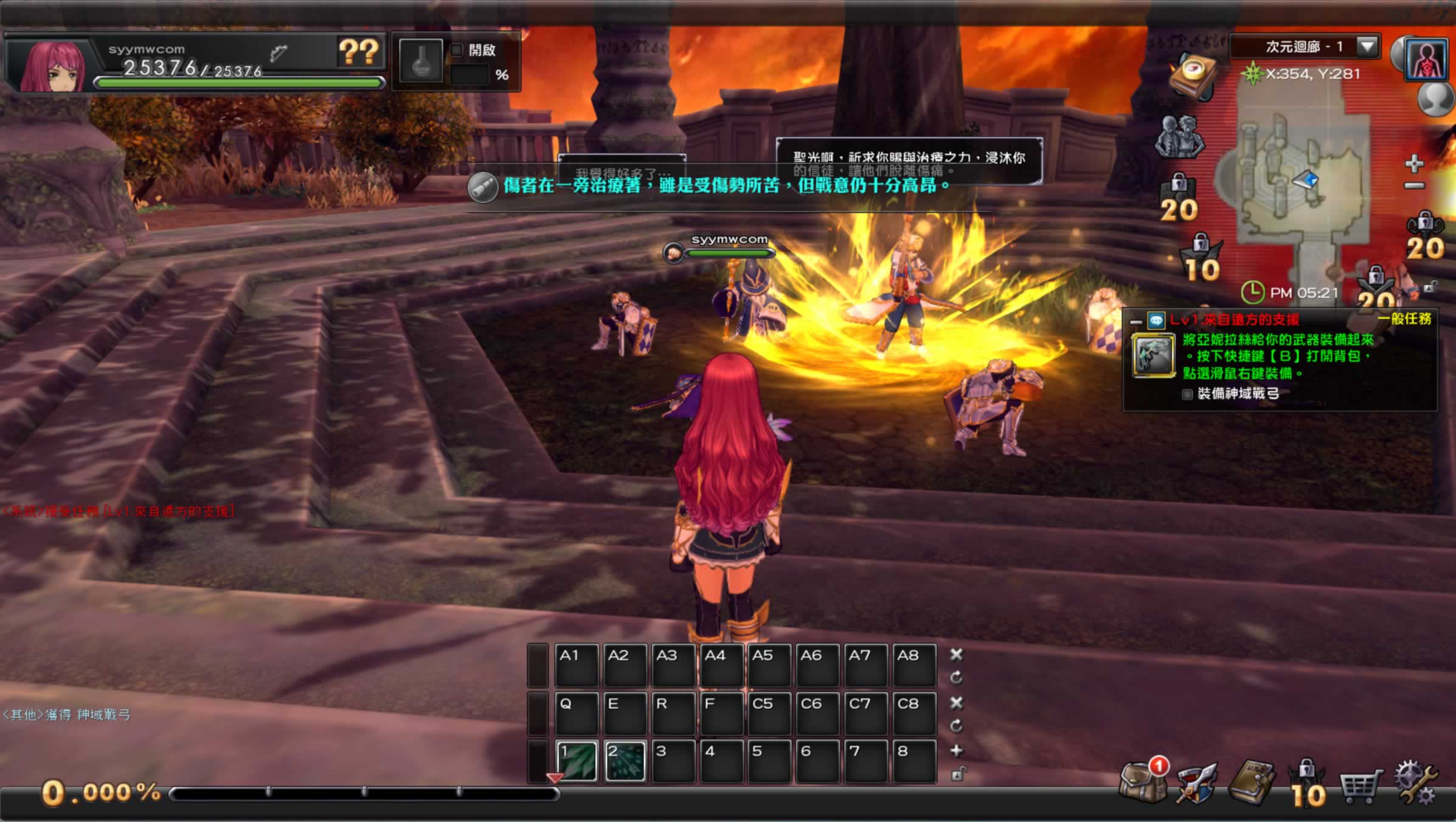Zoom out the minimap with minus button

(x=1415, y=186)
